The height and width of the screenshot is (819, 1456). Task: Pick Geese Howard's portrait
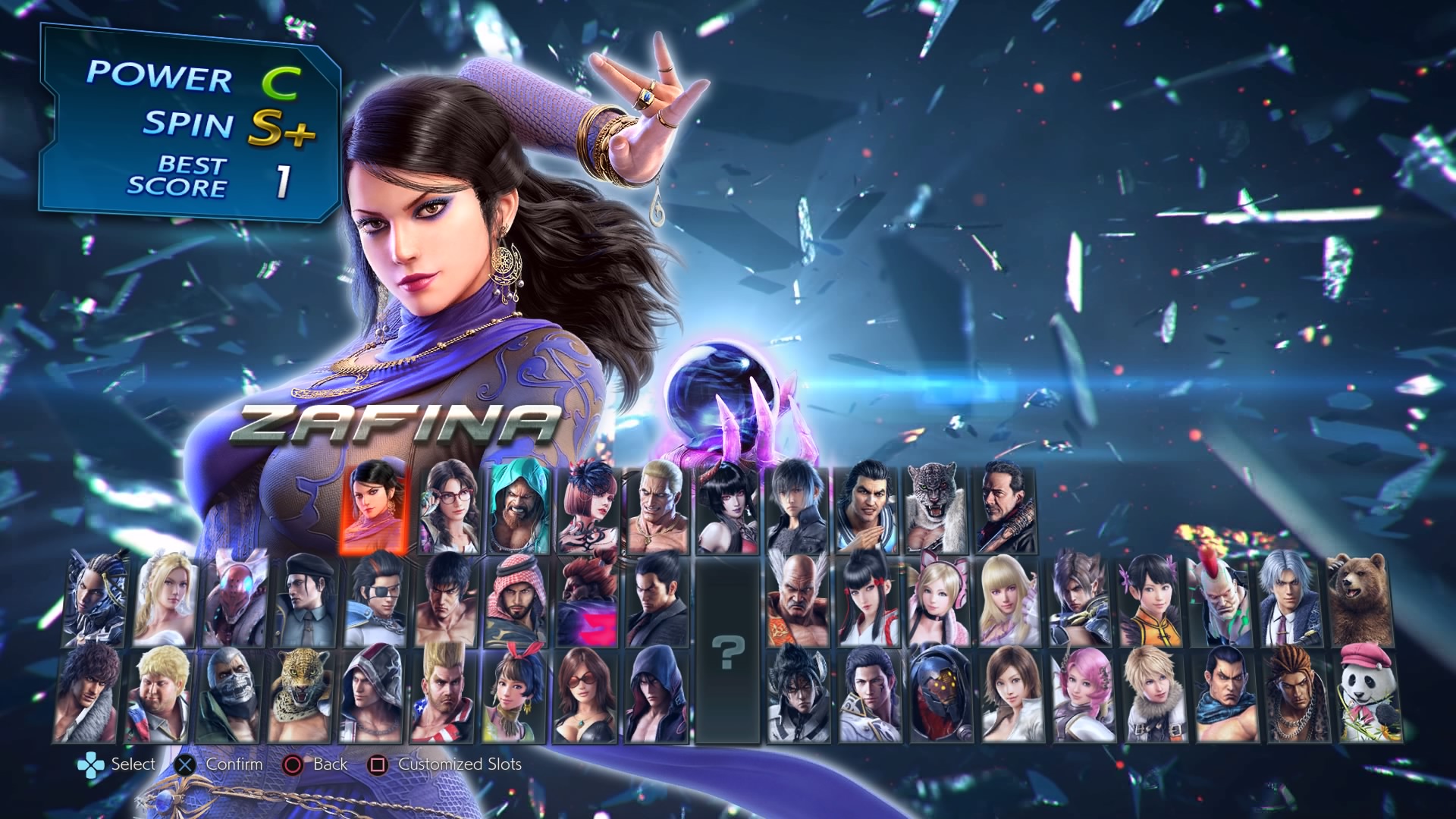coord(657,506)
